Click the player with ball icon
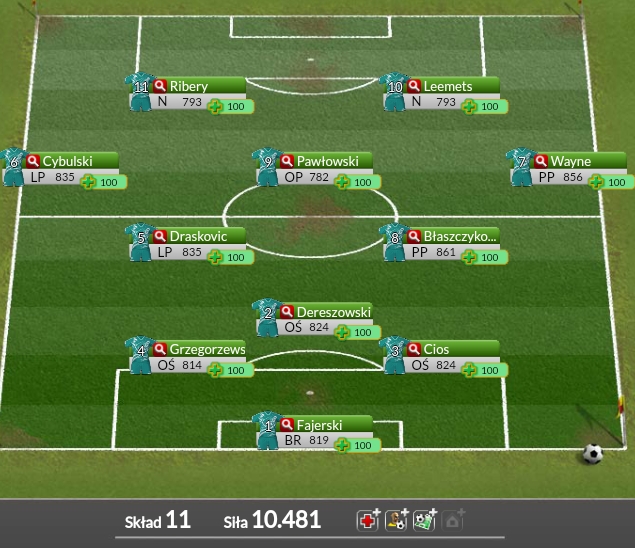 click(397, 520)
